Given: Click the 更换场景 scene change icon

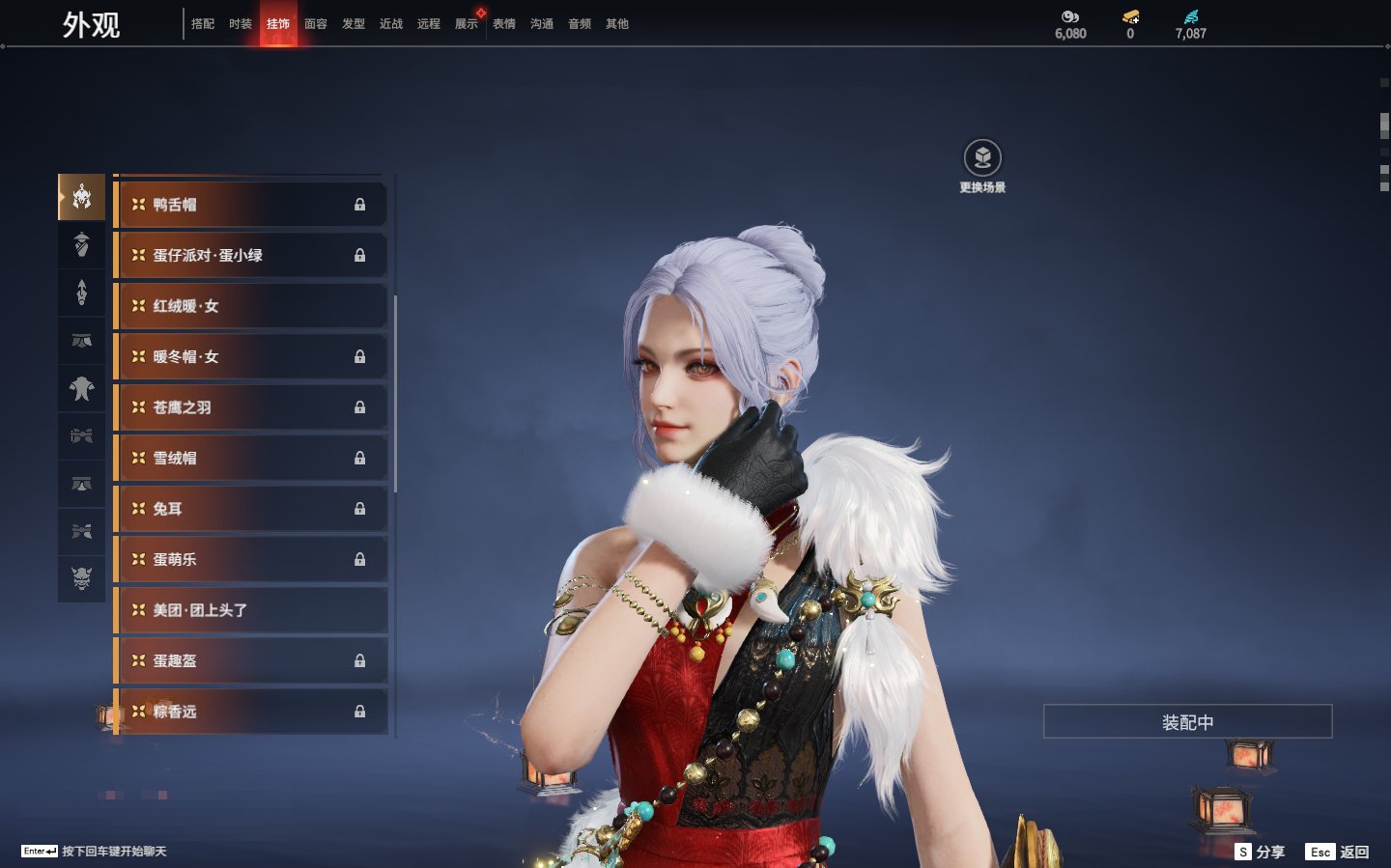Looking at the screenshot, I should (x=982, y=158).
